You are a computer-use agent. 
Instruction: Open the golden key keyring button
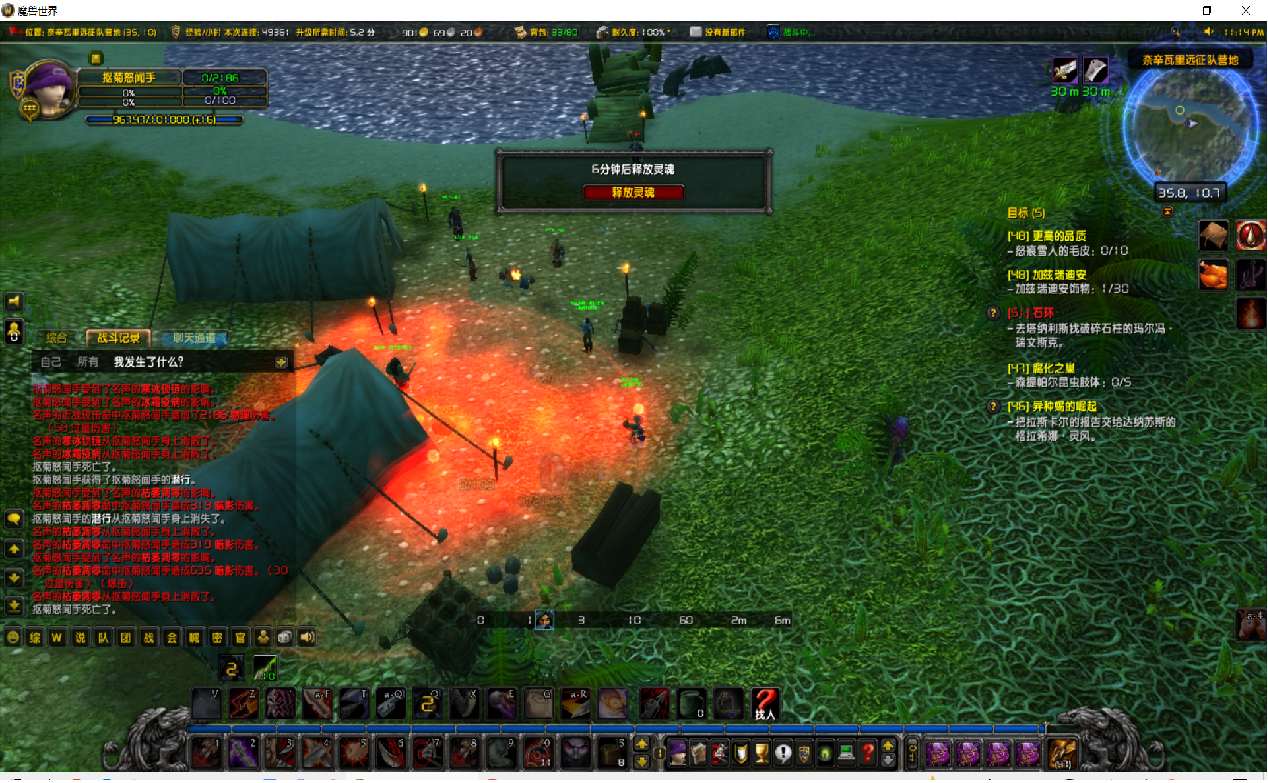(912, 751)
